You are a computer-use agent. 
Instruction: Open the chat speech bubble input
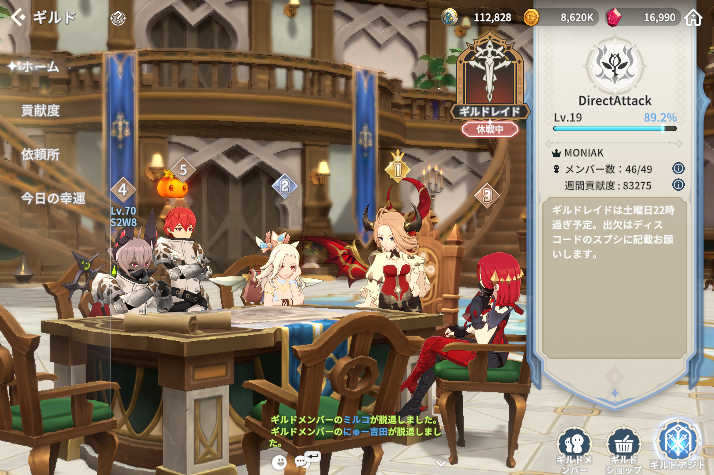pyautogui.click(x=308, y=460)
